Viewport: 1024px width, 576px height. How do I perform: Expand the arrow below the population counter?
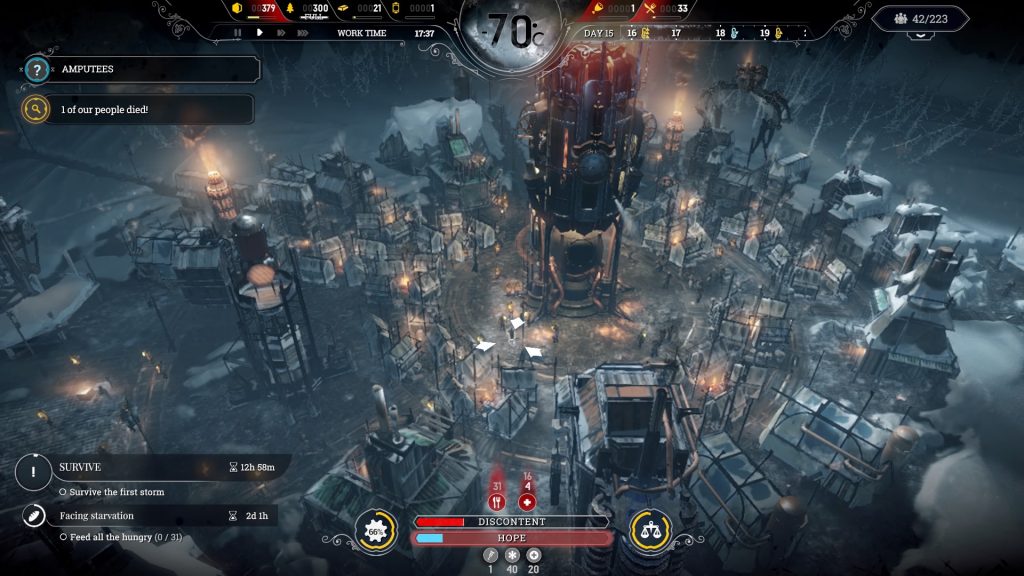tap(920, 36)
